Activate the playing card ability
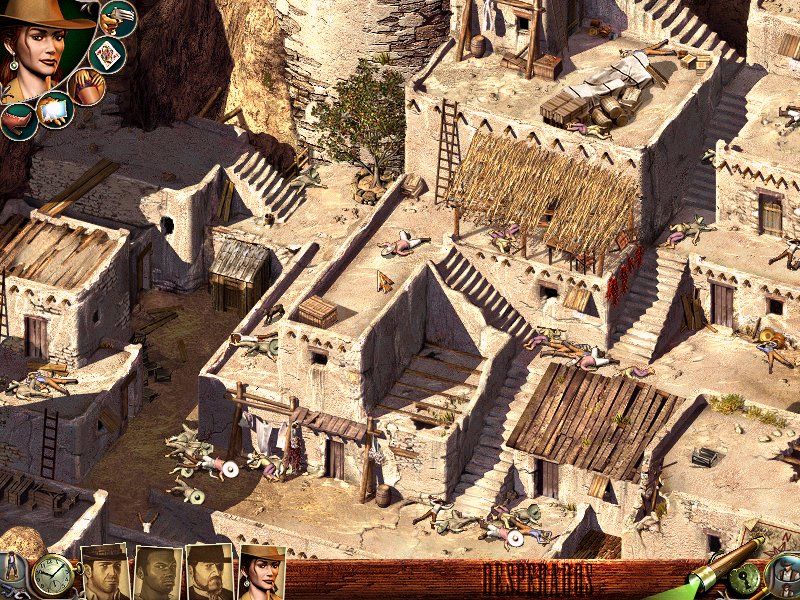800x600 pixels. tap(104, 53)
